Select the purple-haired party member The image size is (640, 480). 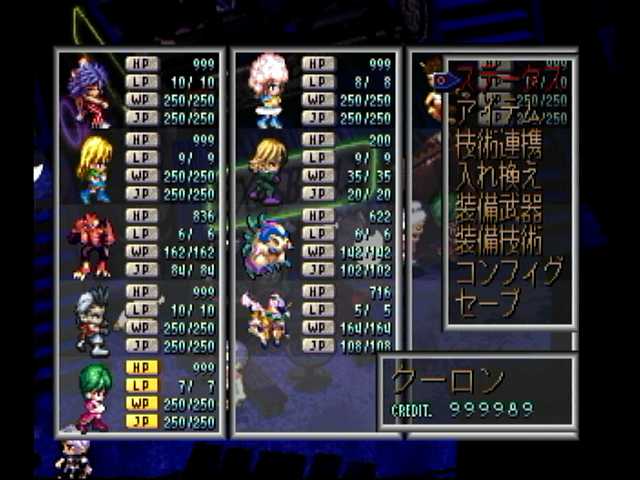coord(91,92)
